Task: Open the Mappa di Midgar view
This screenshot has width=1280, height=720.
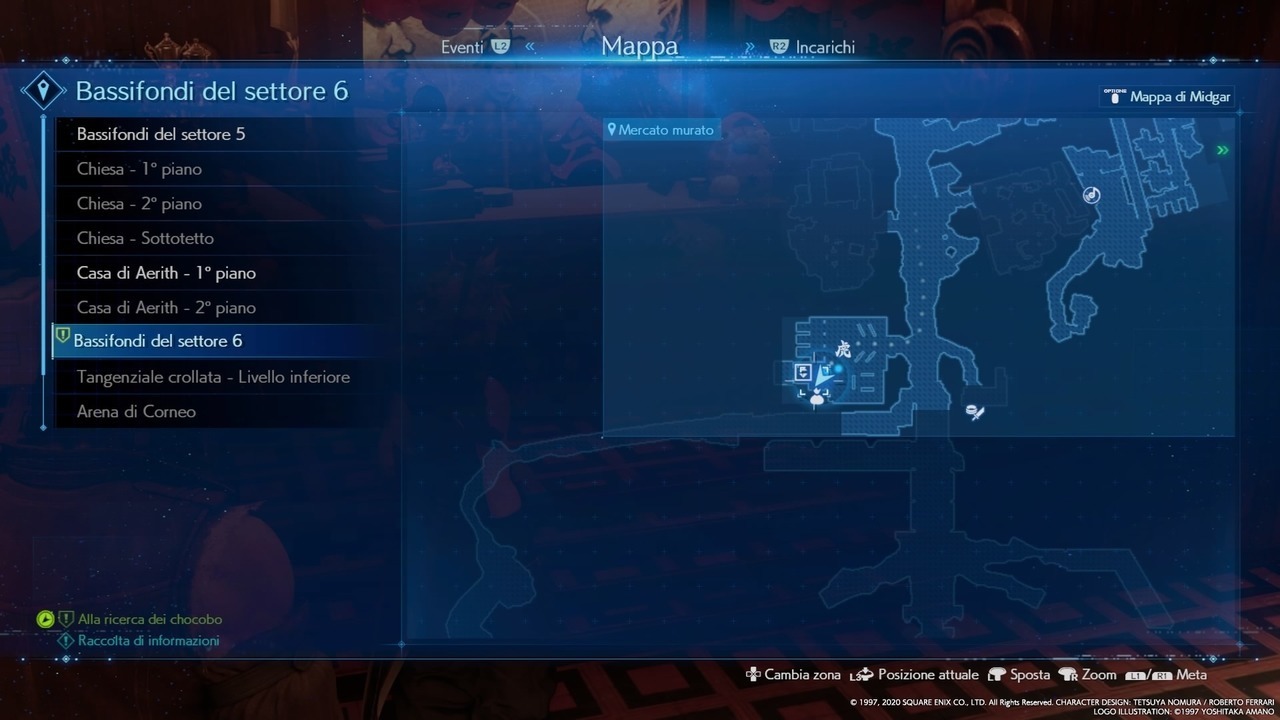Action: point(1166,96)
